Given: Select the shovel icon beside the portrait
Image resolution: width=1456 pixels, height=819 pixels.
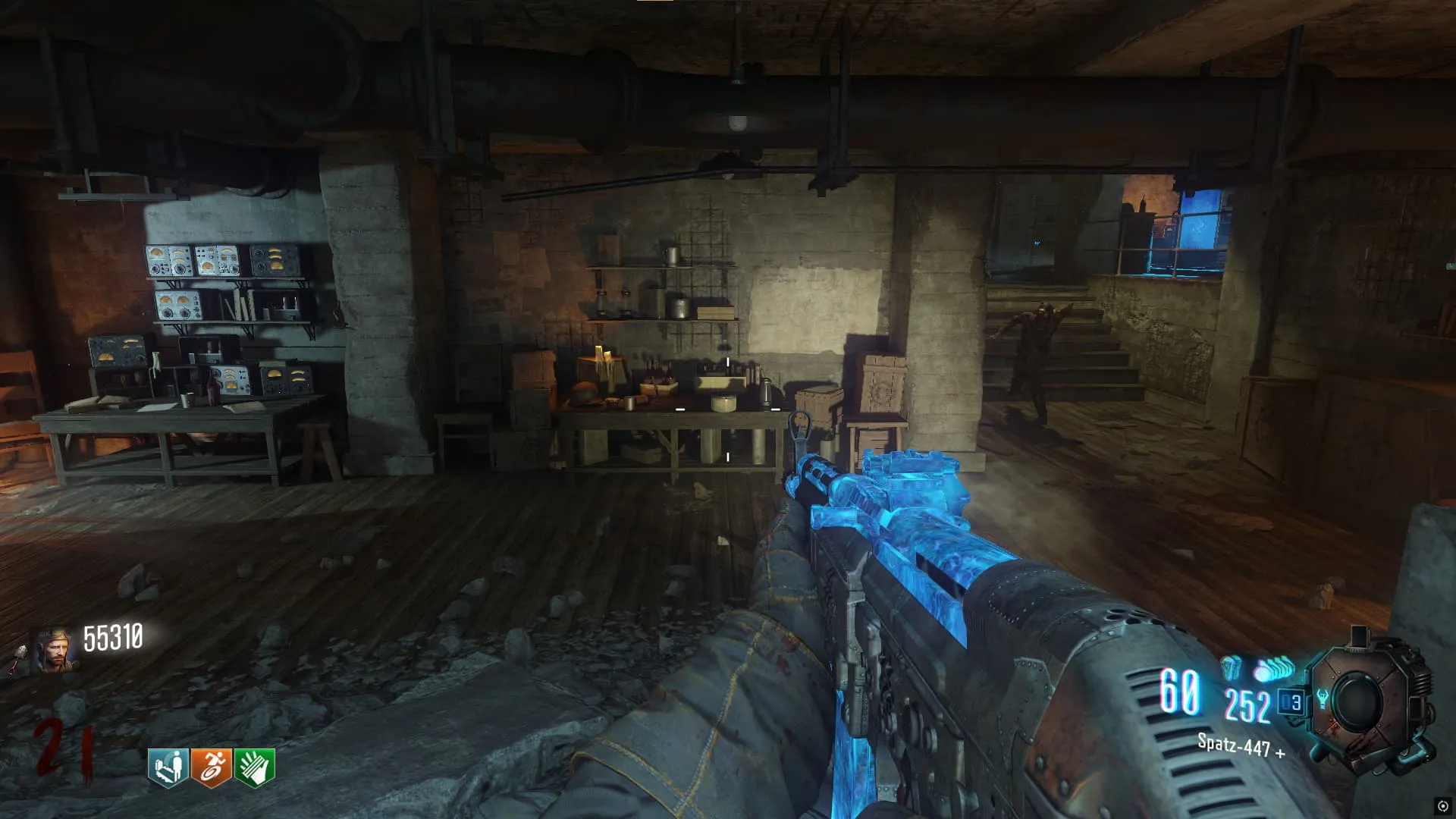Looking at the screenshot, I should [18, 659].
